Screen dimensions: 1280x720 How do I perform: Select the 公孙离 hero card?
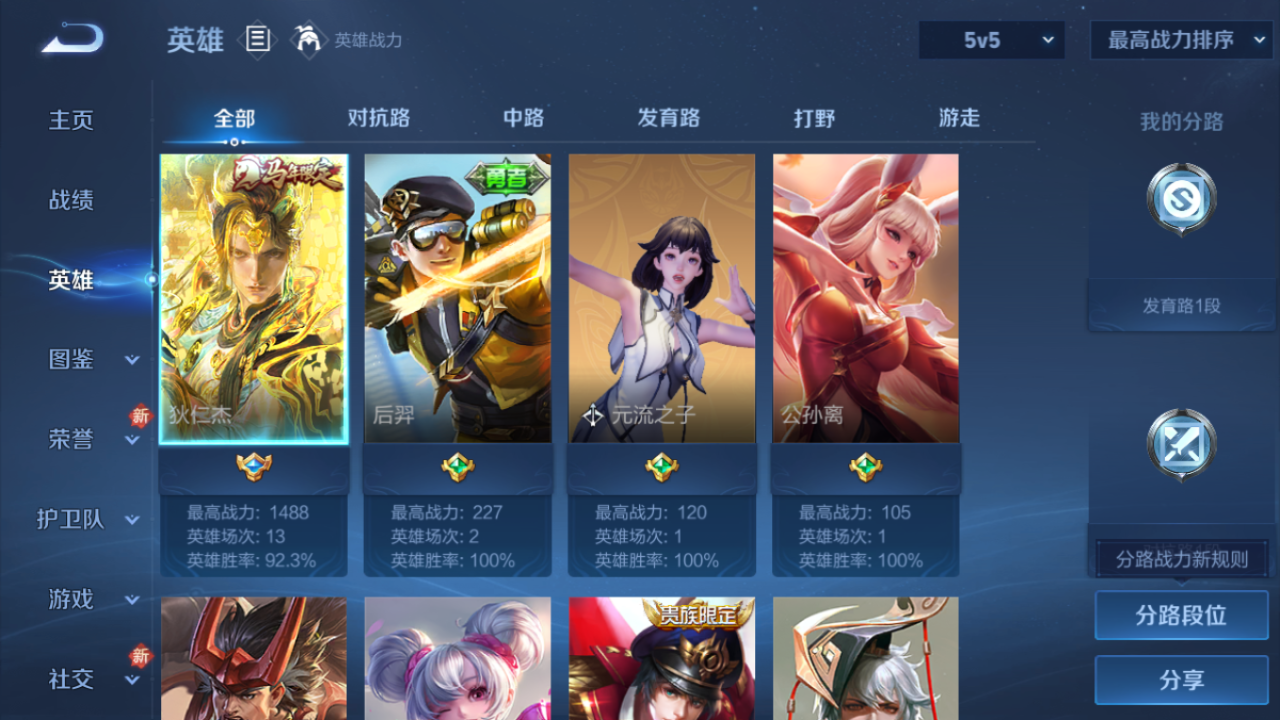pos(865,297)
